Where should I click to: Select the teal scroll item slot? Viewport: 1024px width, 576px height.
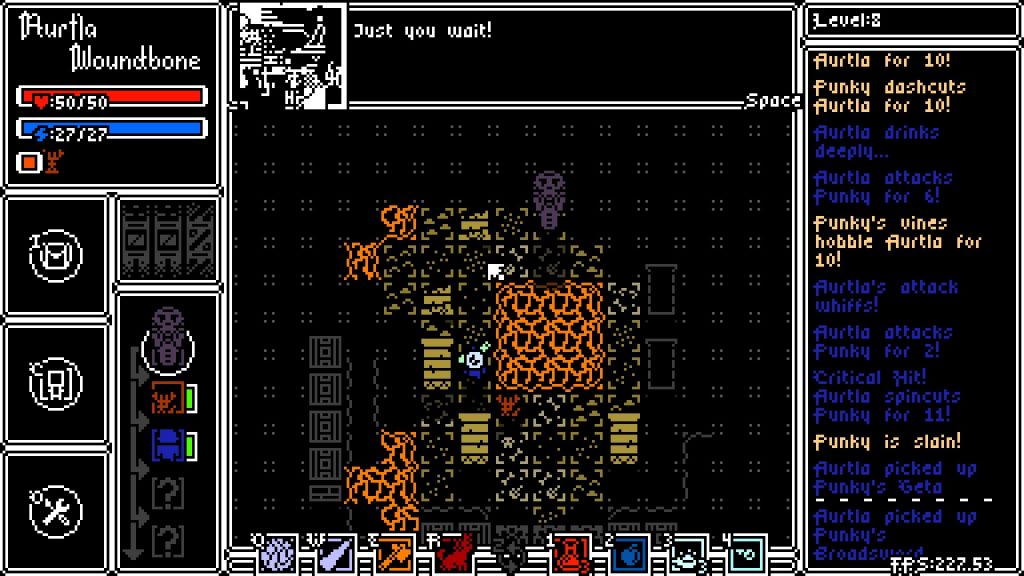coord(745,554)
